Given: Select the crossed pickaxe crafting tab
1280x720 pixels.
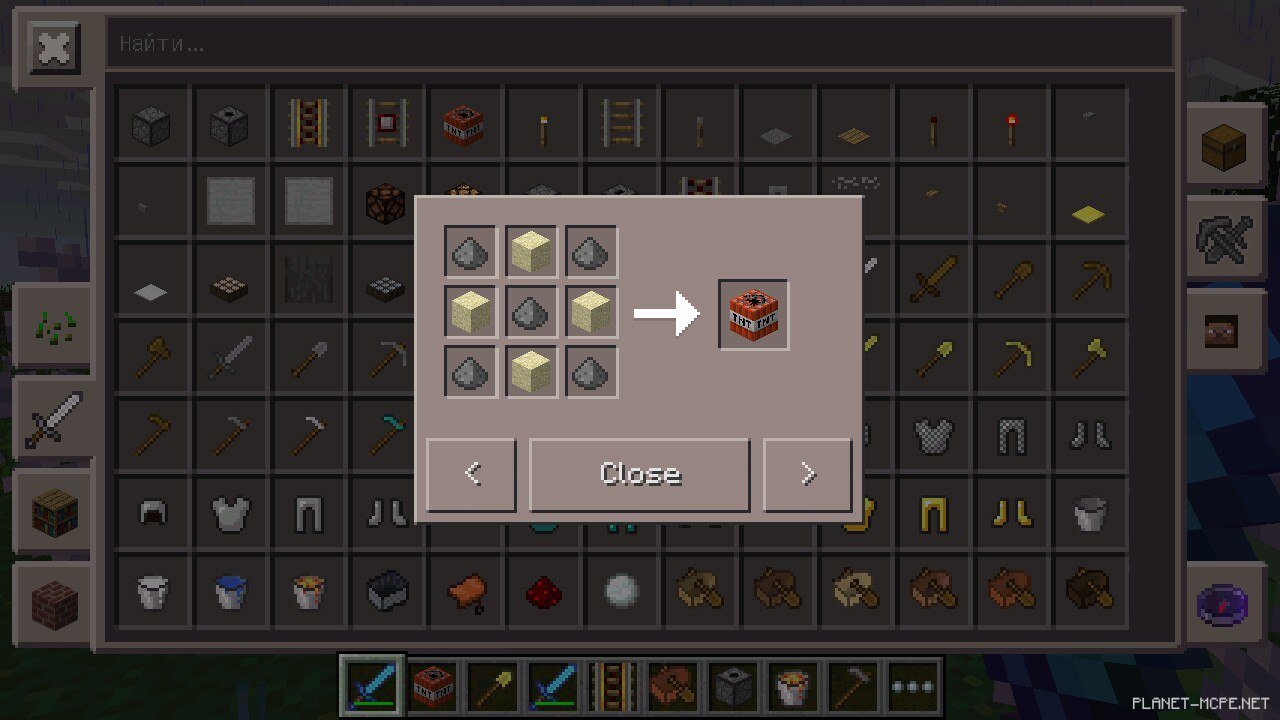Looking at the screenshot, I should point(1224,237).
